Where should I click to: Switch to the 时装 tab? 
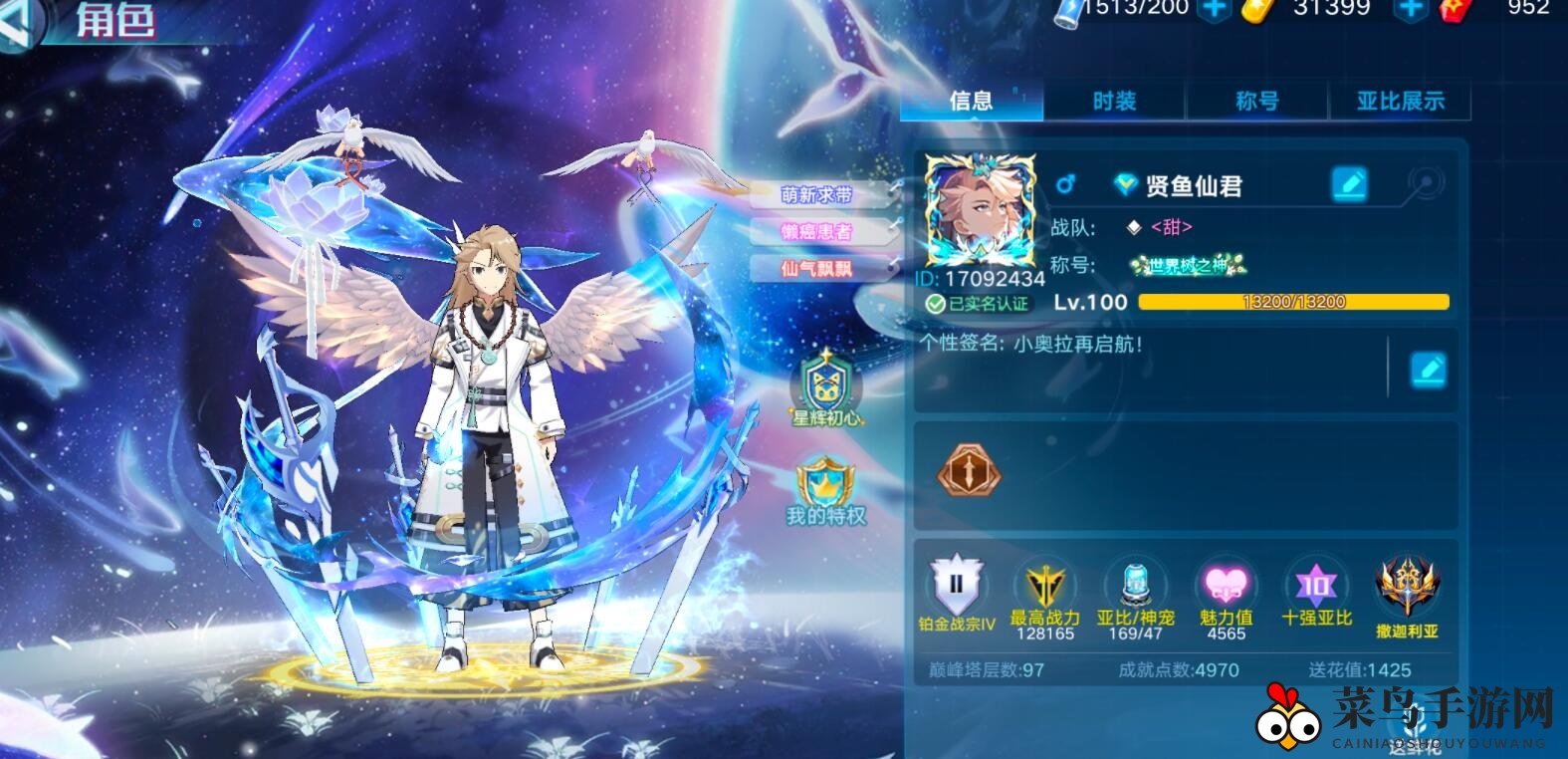[x=1114, y=101]
